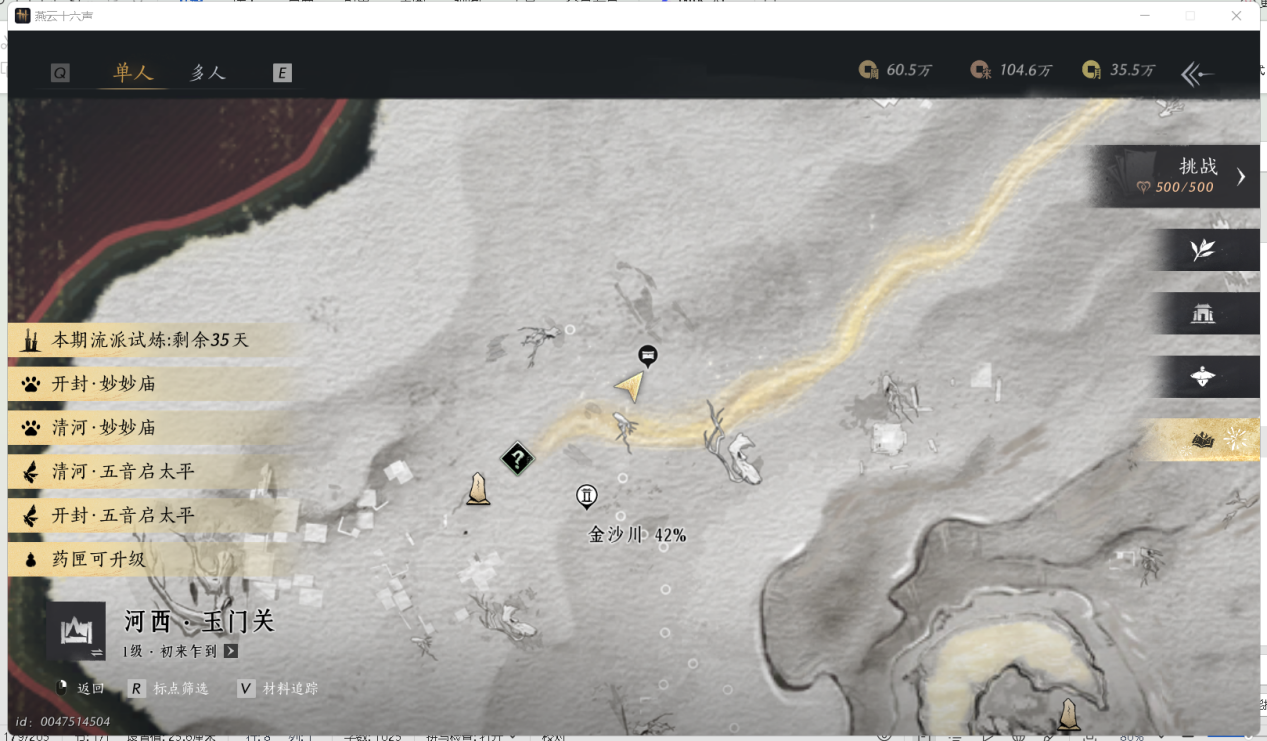1267x741 pixels.
Task: Click the back arrow at top right
Action: [1197, 73]
